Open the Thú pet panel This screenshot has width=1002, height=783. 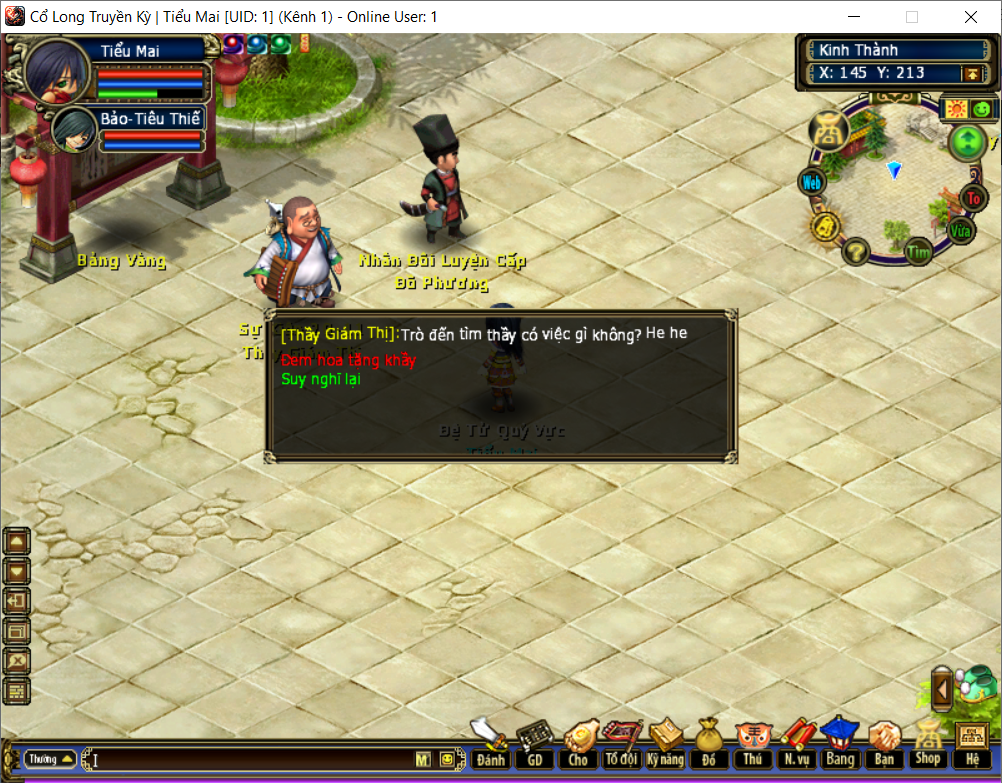[752, 745]
